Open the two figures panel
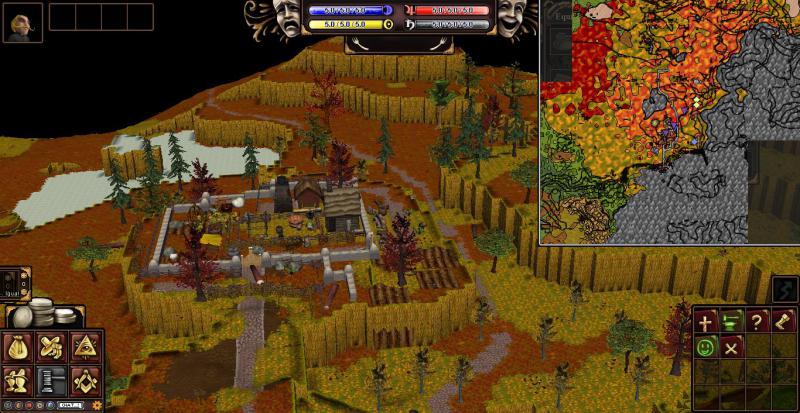 point(19,380)
